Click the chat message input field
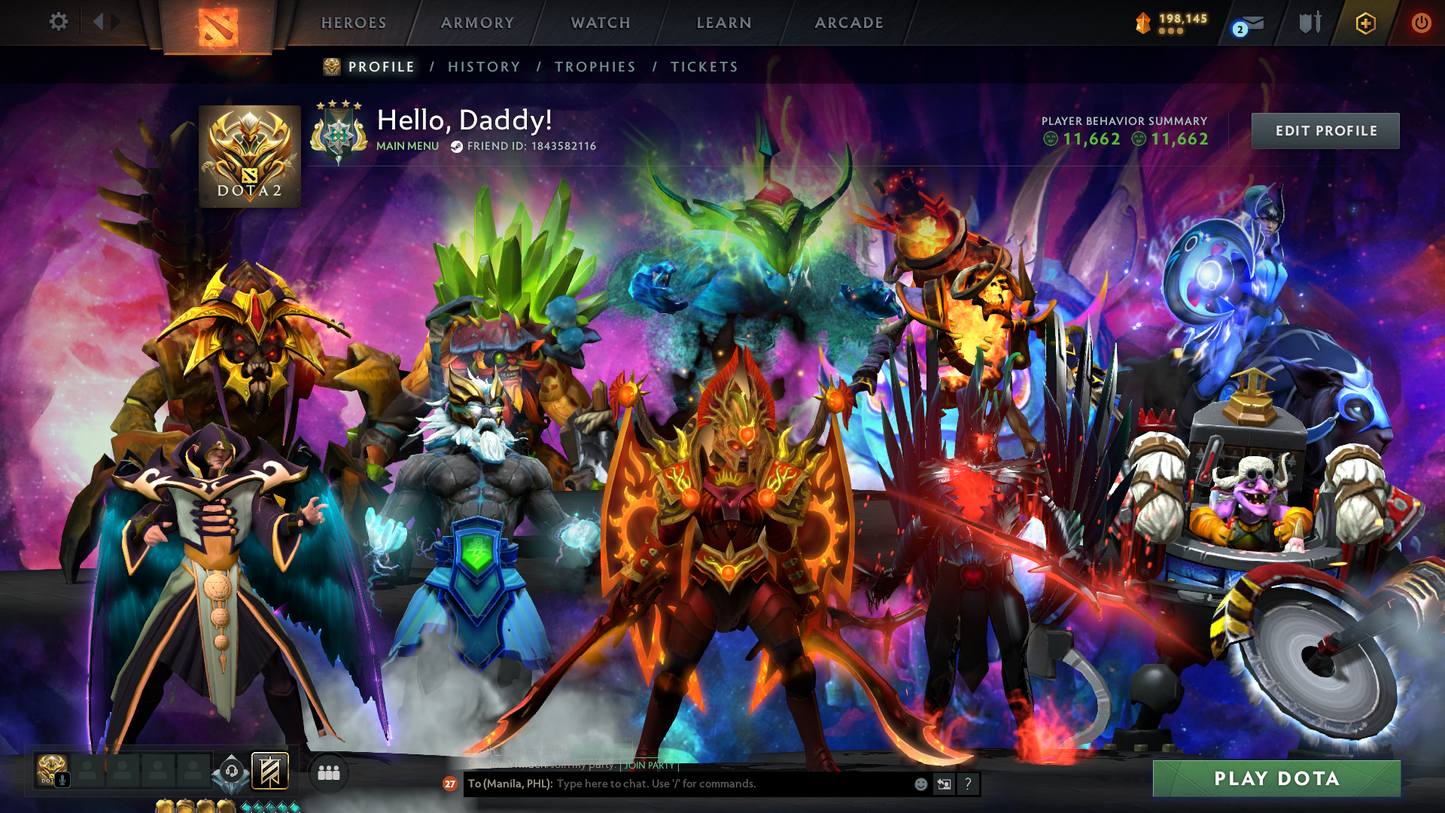Screen dimensions: 1445x813 (x=730, y=784)
